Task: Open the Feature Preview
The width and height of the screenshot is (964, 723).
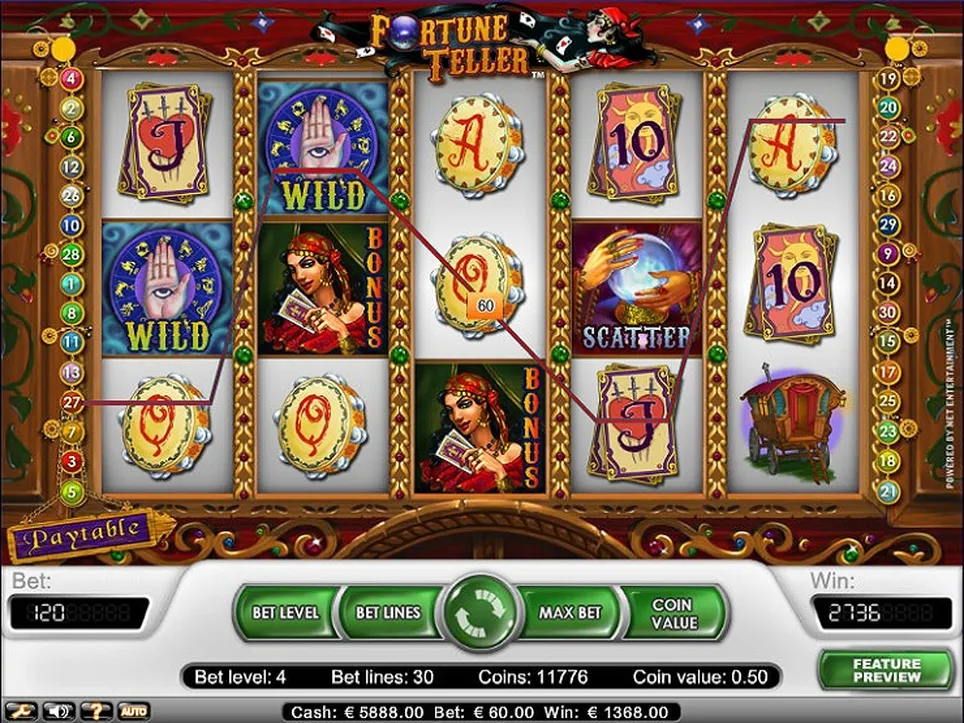Action: click(x=886, y=670)
